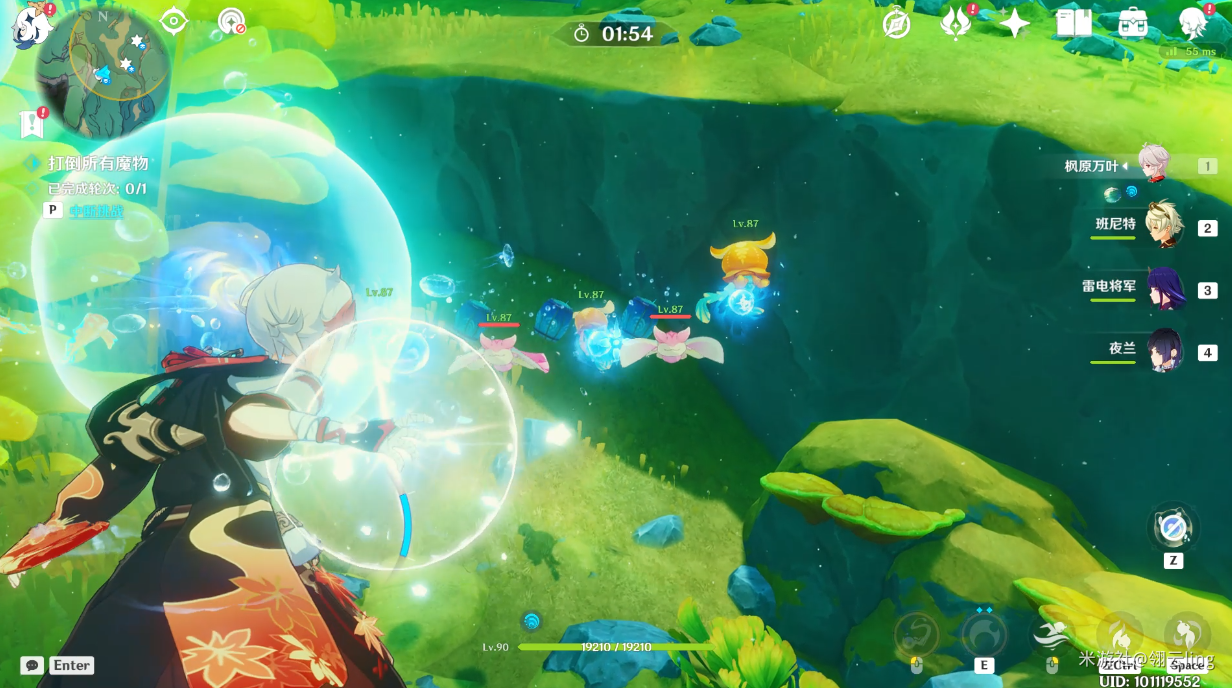
Task: Open the chat speech bubble icon
Action: point(32,665)
